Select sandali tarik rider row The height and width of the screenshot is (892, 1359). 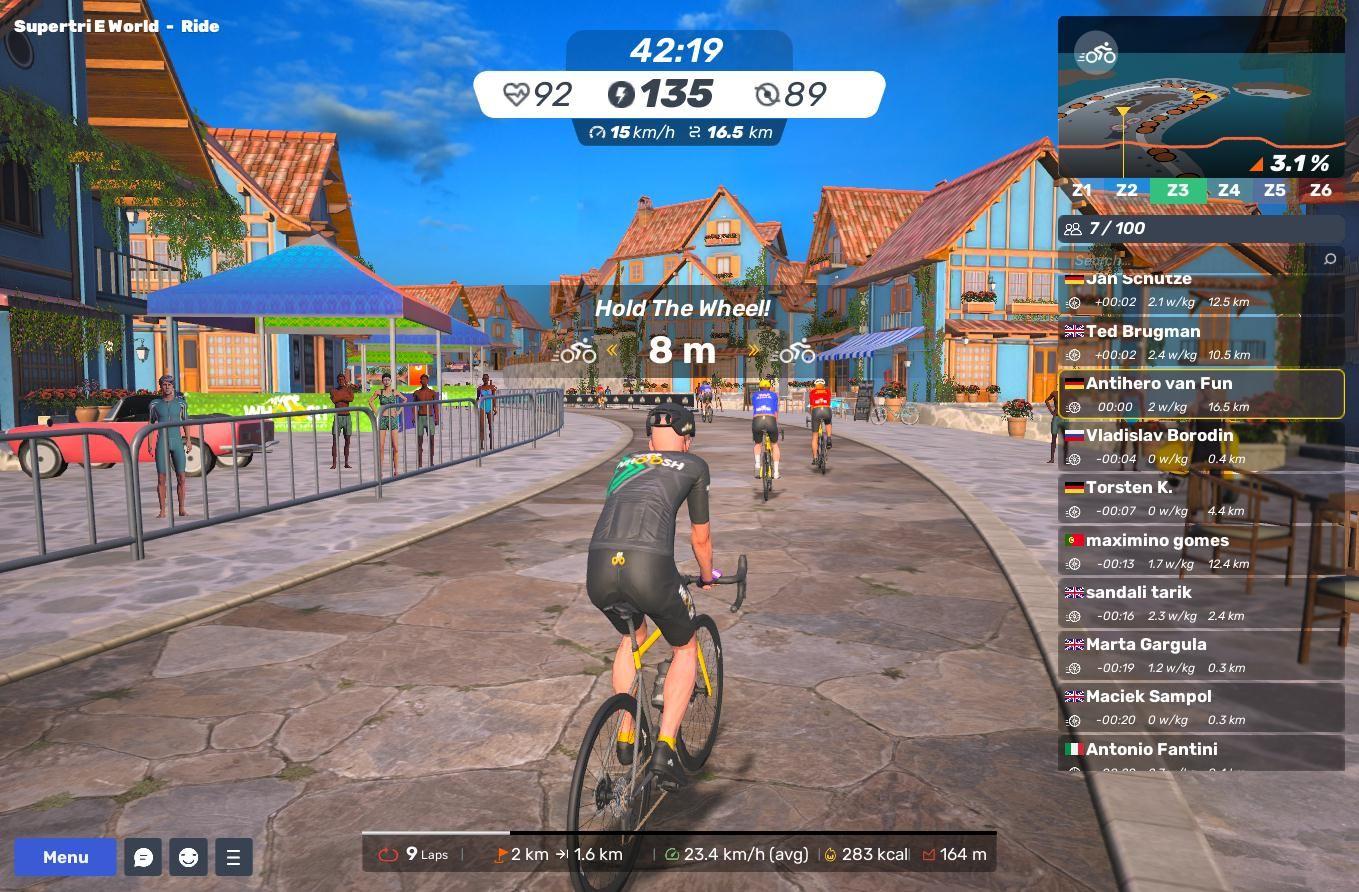coord(1200,603)
